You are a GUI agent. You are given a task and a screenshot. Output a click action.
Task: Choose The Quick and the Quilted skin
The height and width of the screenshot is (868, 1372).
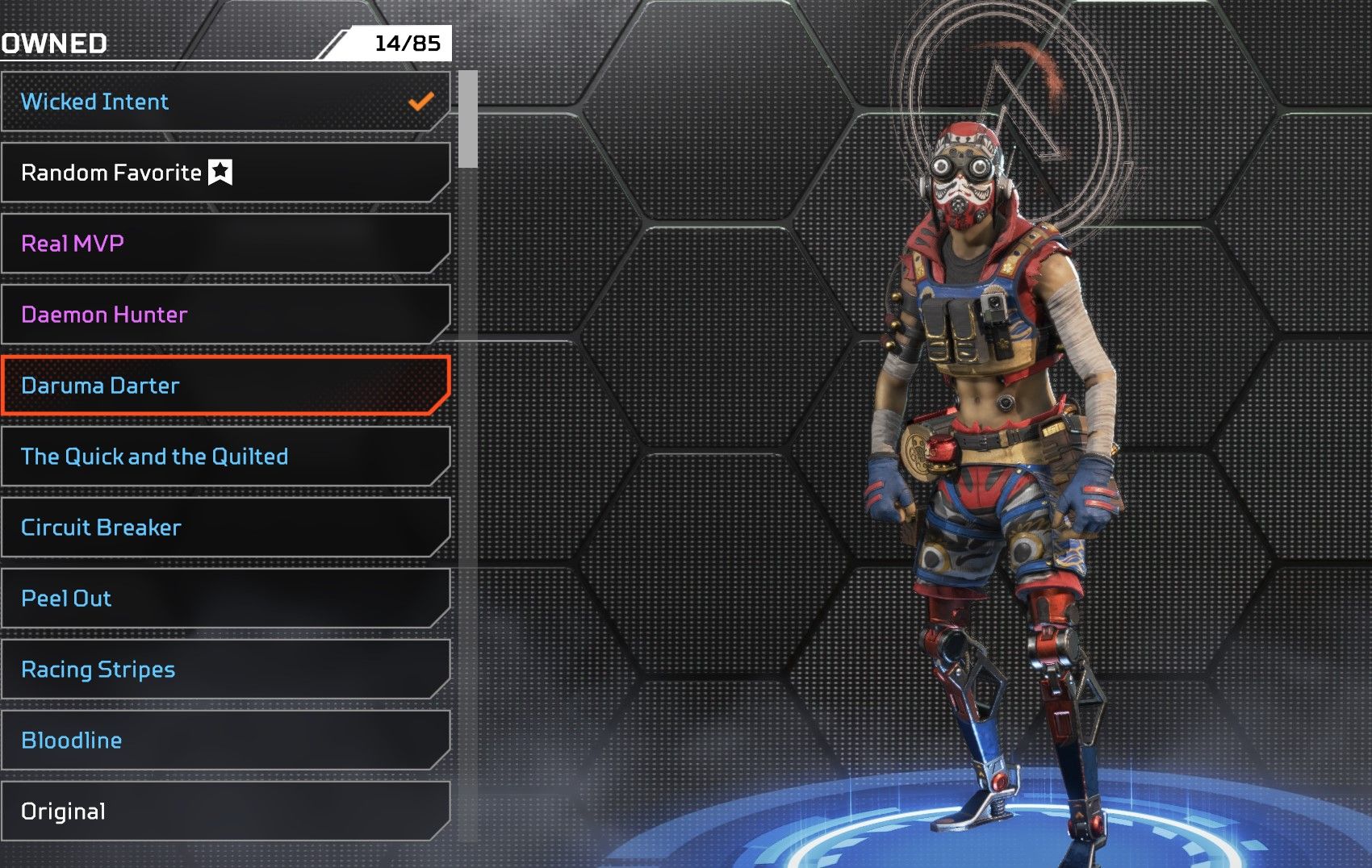coord(224,457)
